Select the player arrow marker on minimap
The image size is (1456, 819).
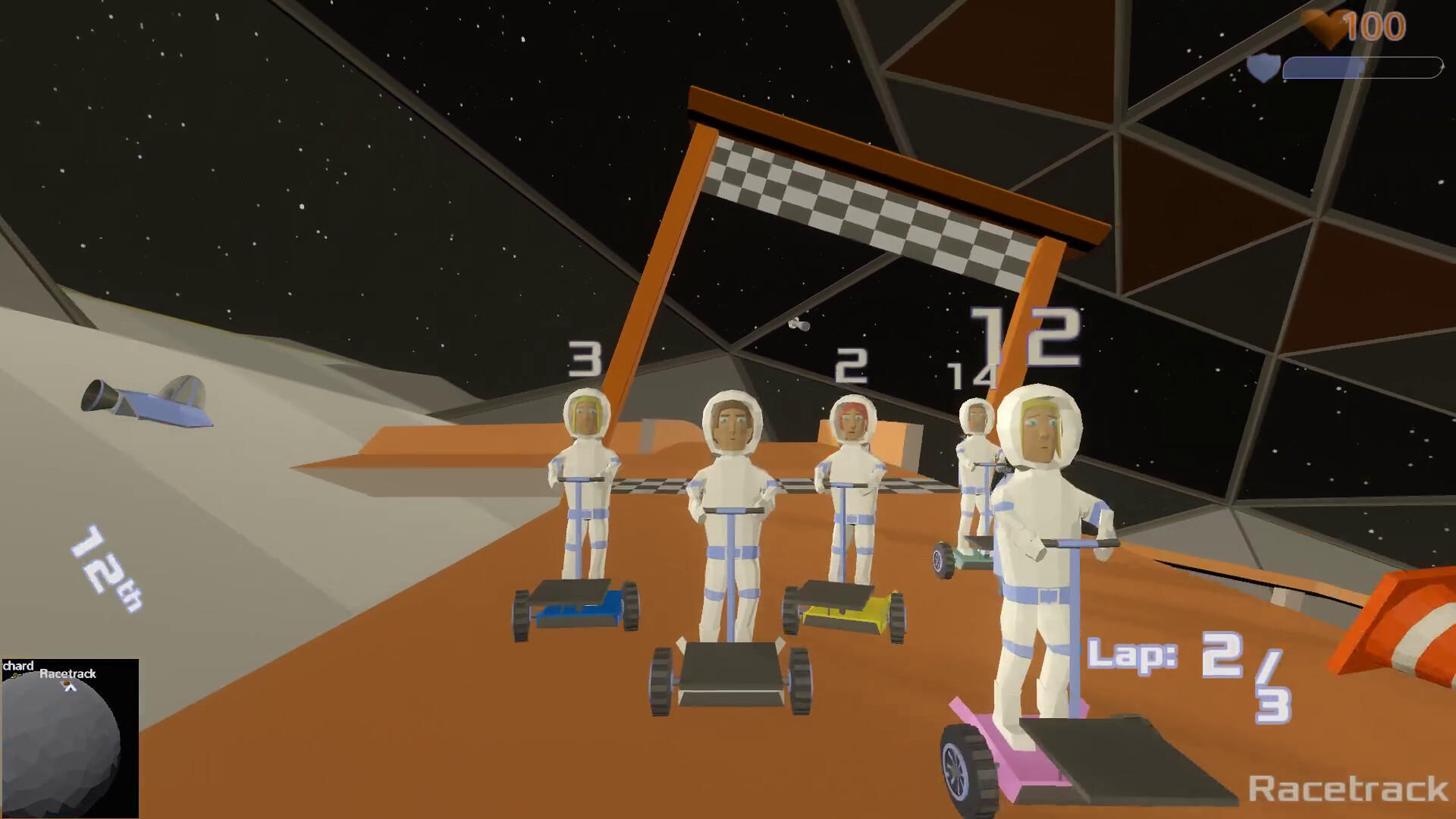pos(70,687)
